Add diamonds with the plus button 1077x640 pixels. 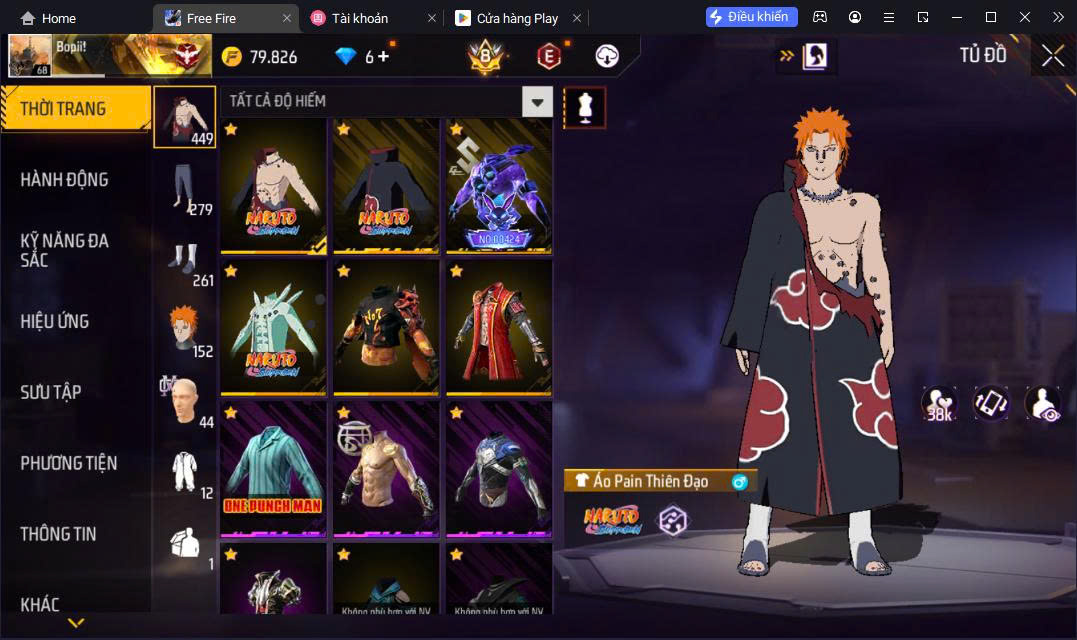coord(383,57)
